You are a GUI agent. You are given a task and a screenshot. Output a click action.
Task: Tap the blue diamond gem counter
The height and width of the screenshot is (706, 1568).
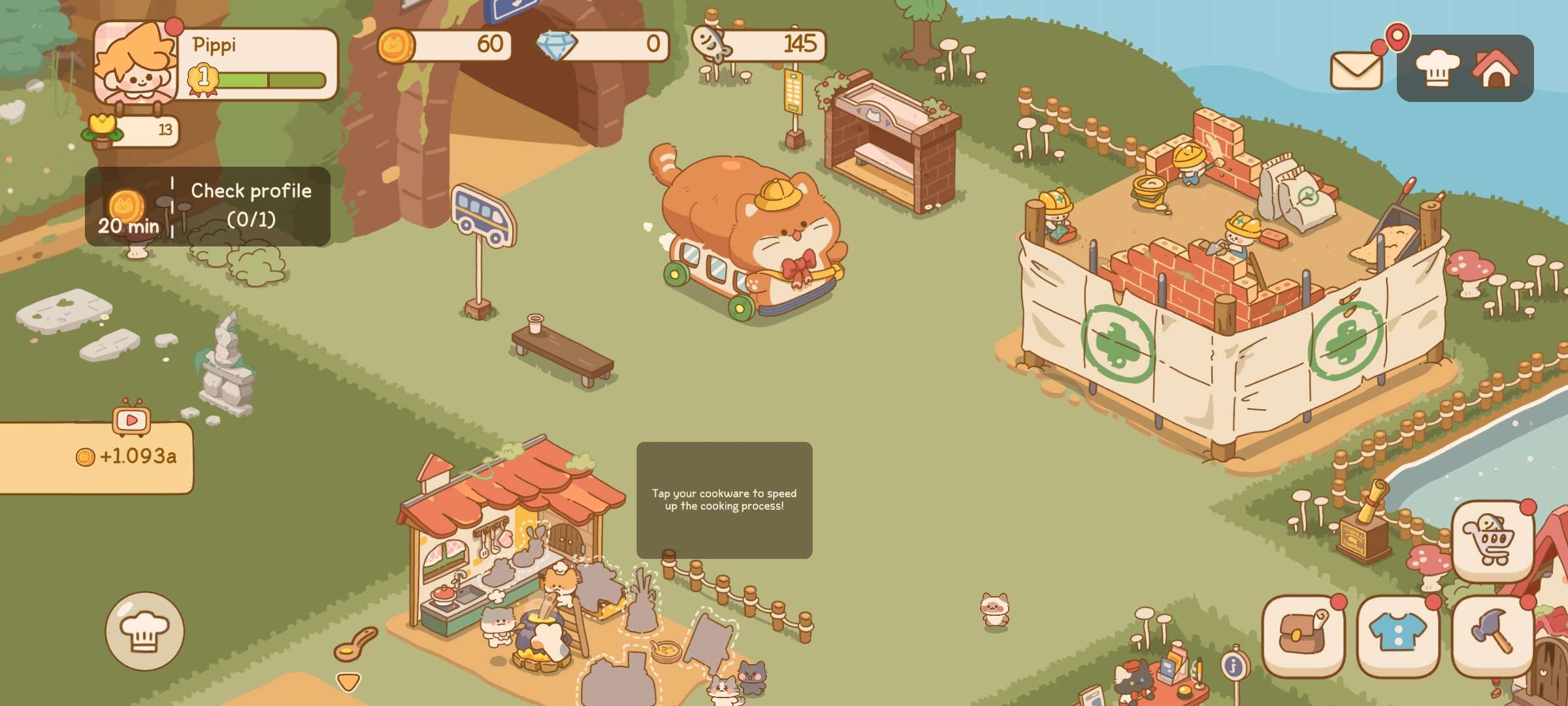[604, 44]
